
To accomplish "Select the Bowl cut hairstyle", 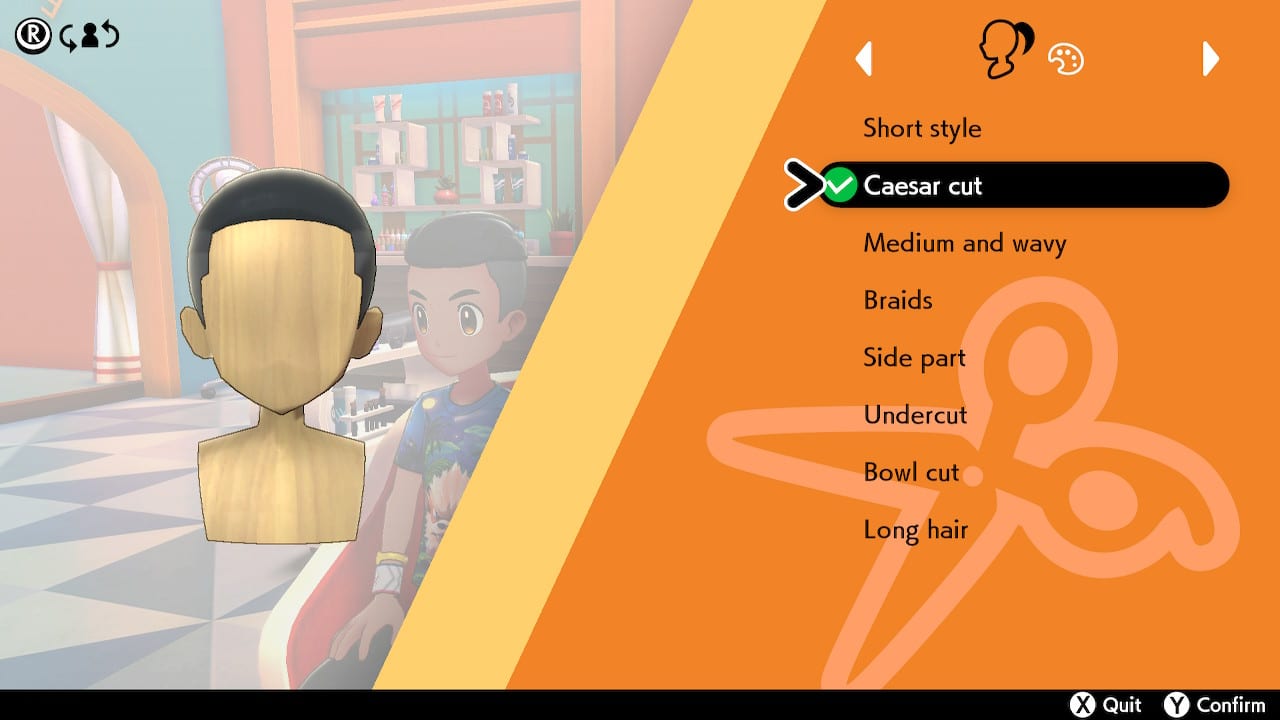I will 911,472.
